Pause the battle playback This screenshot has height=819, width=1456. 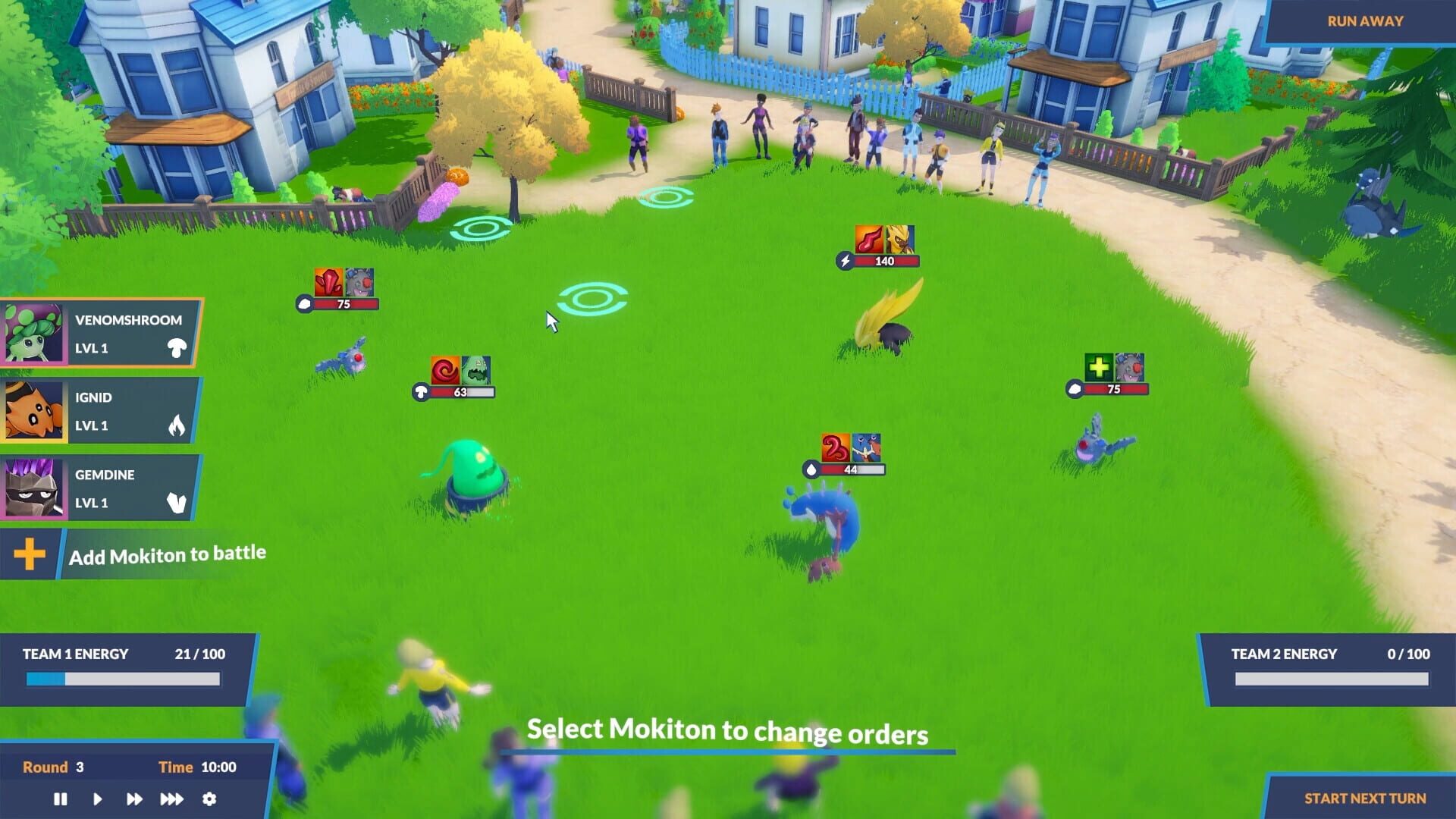[x=61, y=799]
